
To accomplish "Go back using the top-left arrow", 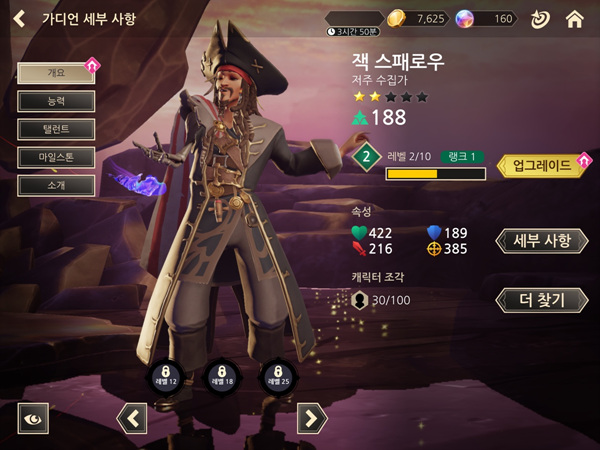I will tap(19, 18).
